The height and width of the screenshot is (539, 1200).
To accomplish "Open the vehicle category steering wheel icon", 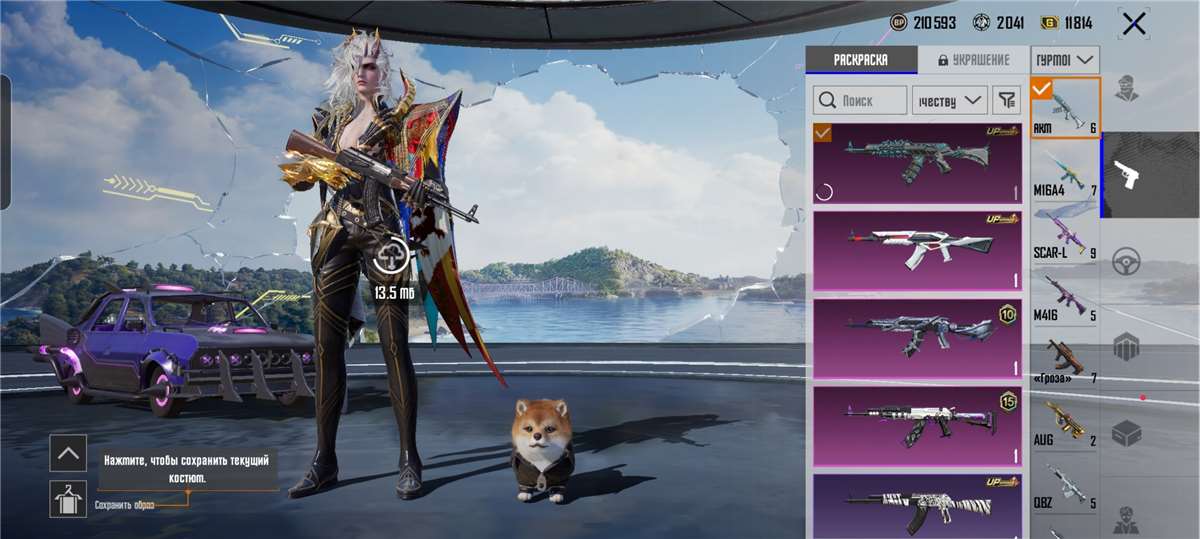I will pos(1127,260).
